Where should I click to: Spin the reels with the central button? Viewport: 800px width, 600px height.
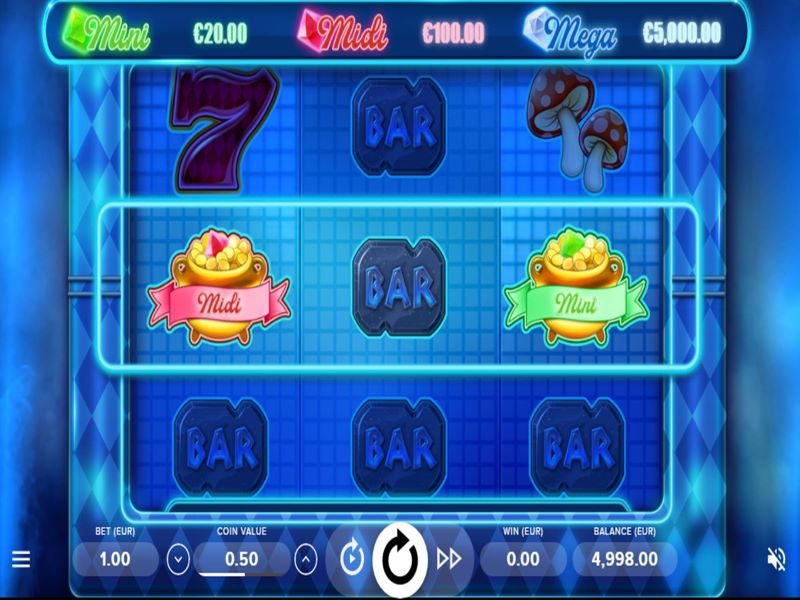pos(400,559)
